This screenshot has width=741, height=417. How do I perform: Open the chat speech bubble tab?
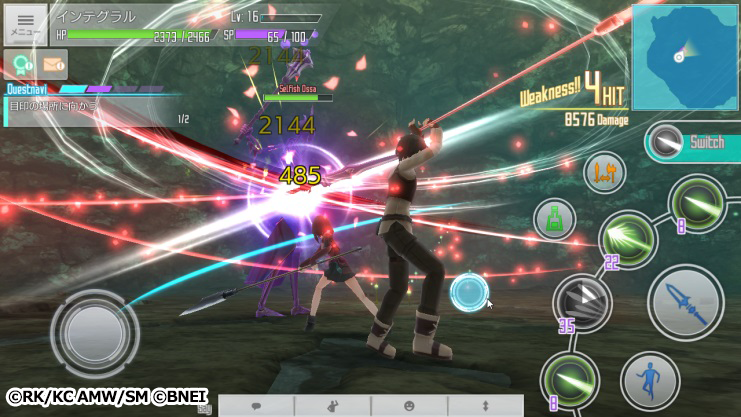coord(256,406)
